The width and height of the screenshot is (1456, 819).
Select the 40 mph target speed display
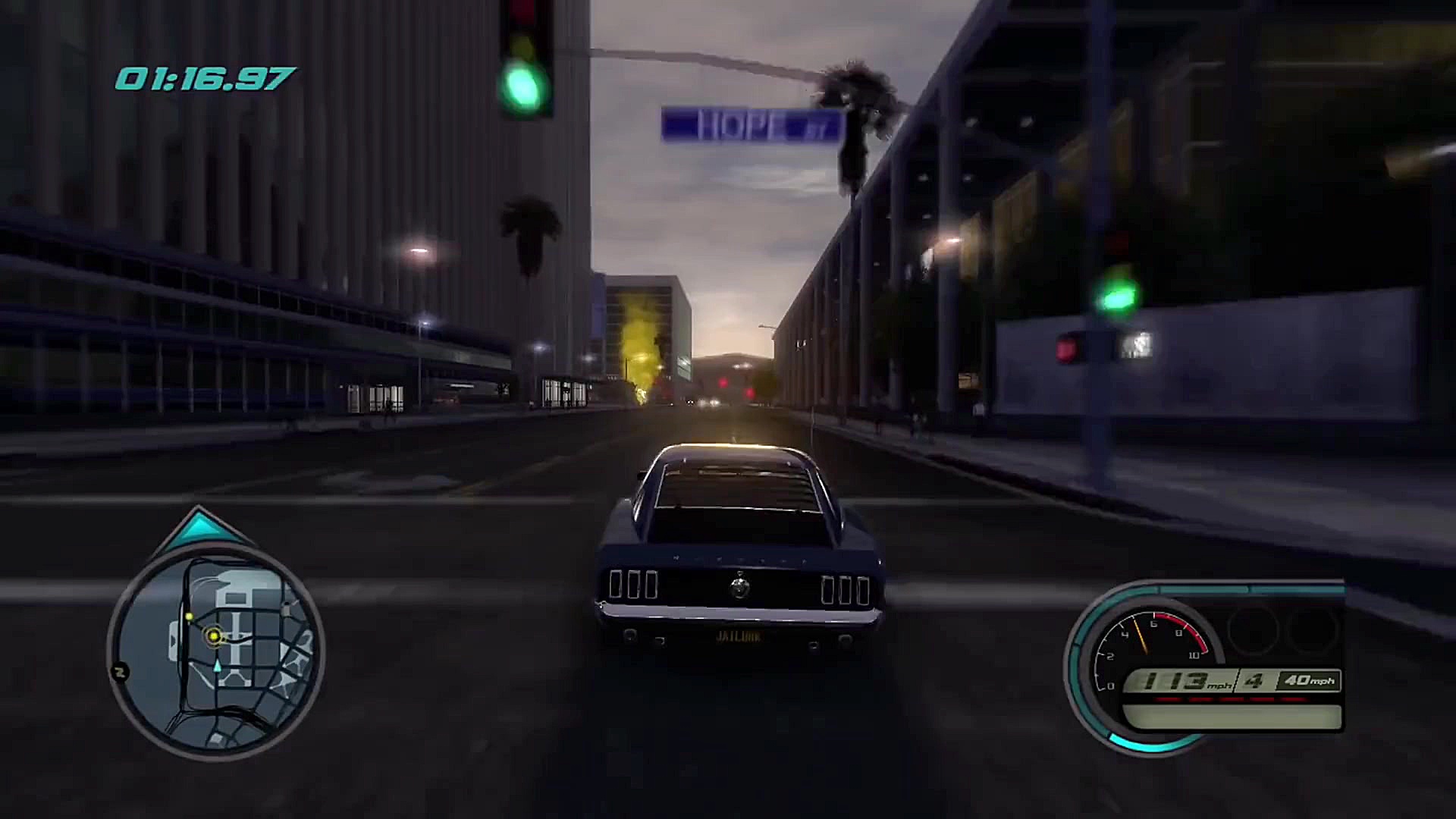coord(1310,682)
